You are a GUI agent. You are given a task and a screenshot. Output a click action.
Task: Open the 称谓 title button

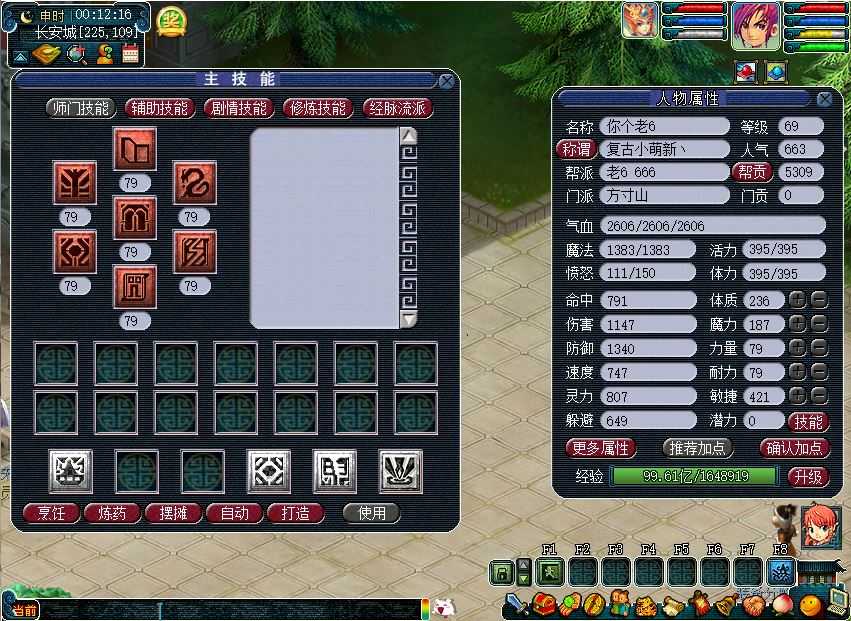click(x=576, y=150)
